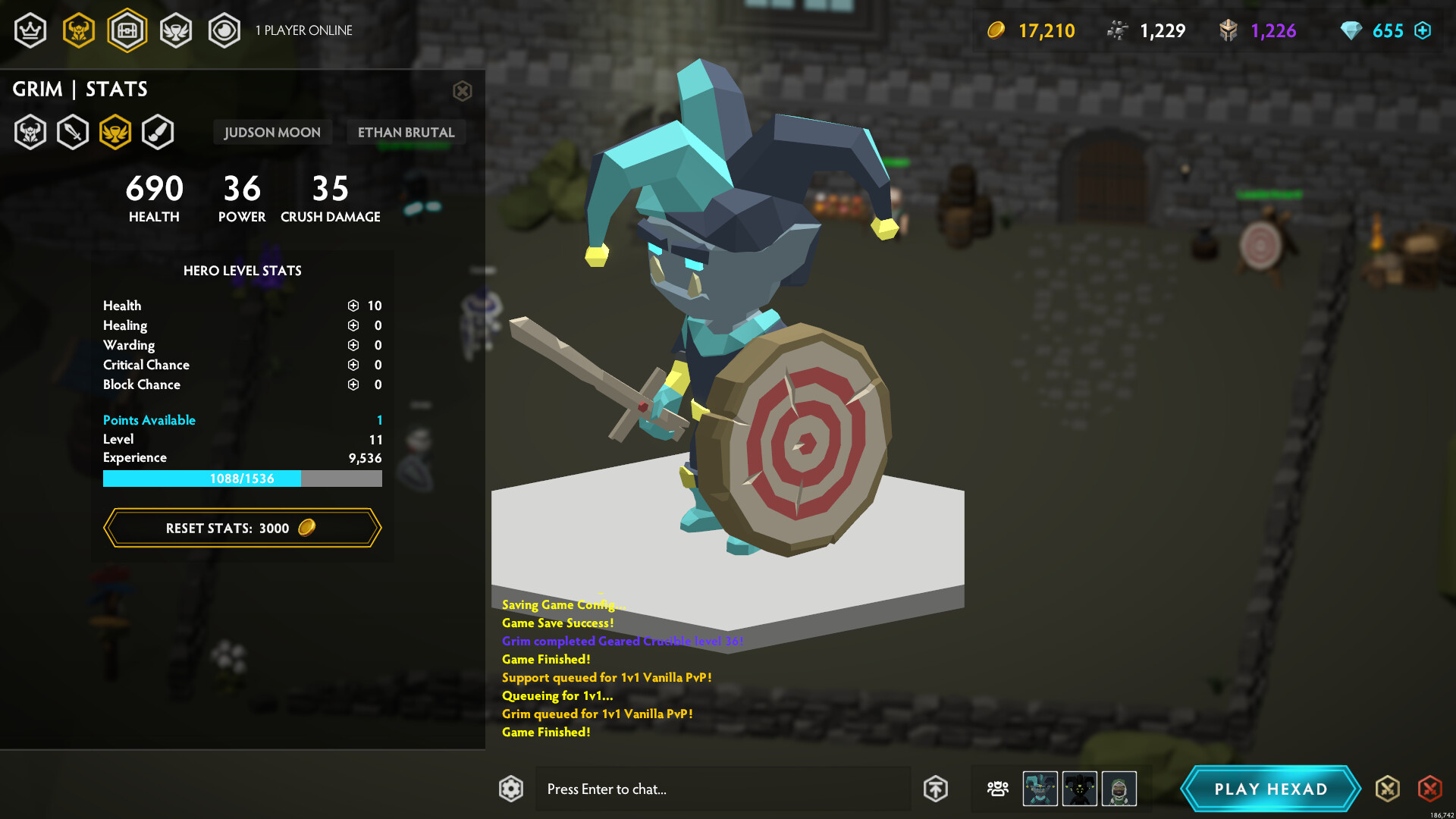Open the chest inventory icon
This screenshot has height=819, width=1456.
[127, 30]
